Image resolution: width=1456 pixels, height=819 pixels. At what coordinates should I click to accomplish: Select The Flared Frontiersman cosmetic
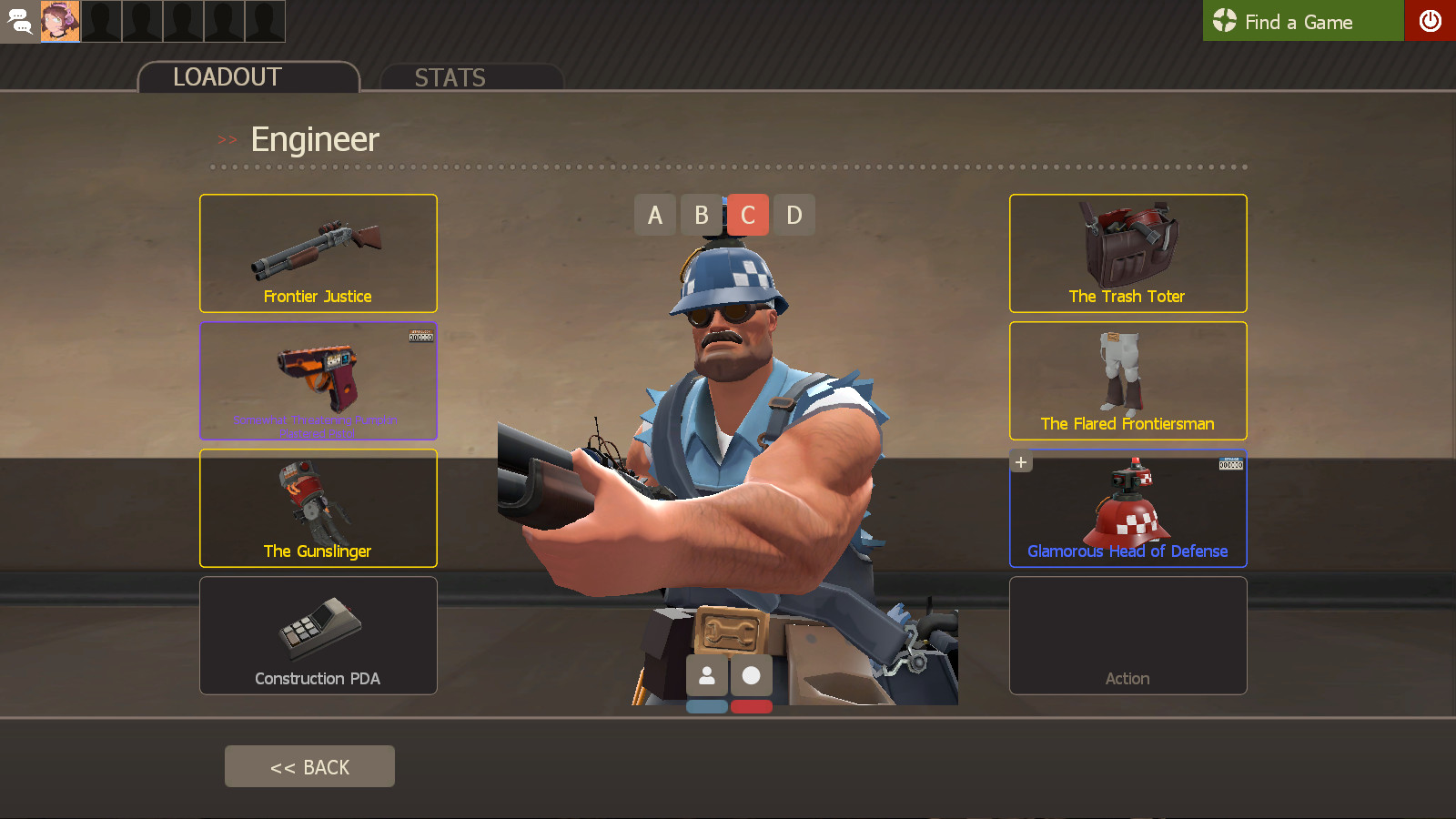(1127, 380)
